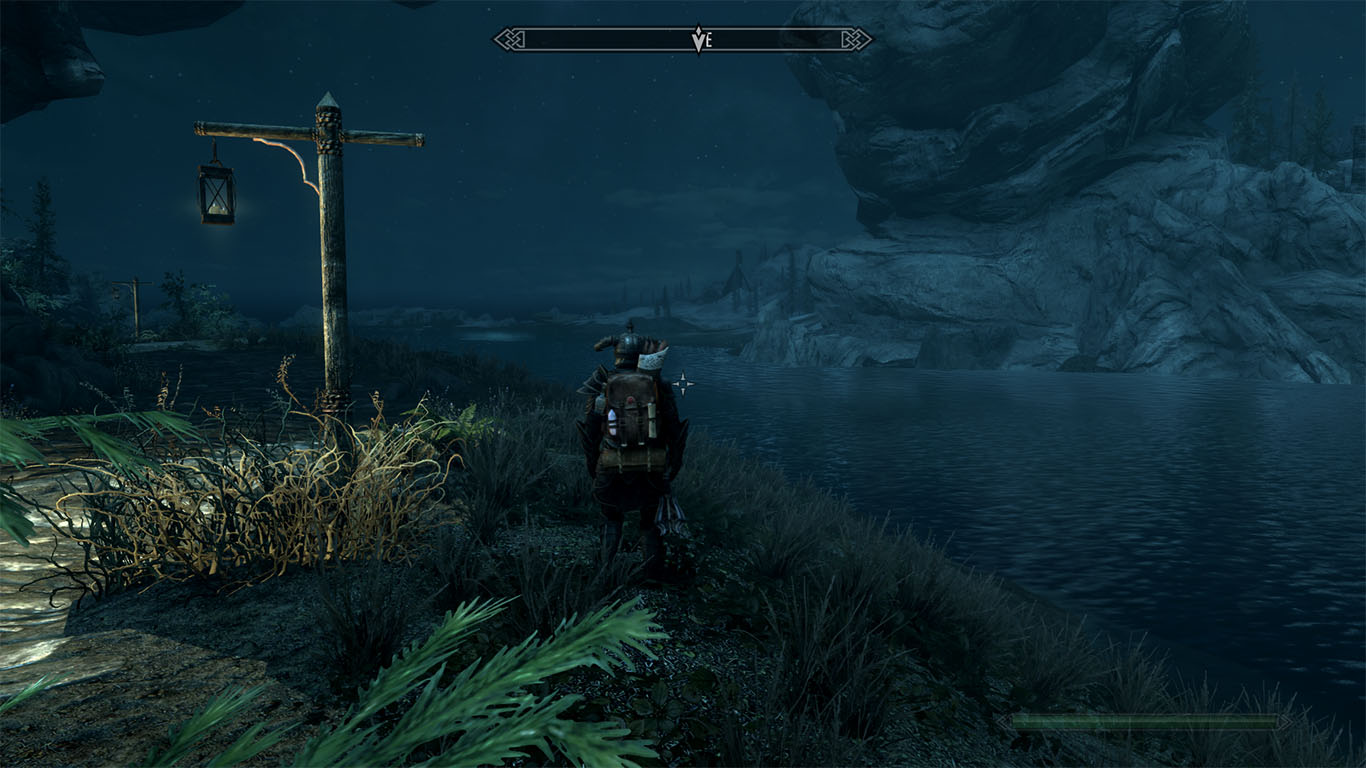Click the center of the top HUD bar
The height and width of the screenshot is (768, 1366).
click(x=683, y=37)
